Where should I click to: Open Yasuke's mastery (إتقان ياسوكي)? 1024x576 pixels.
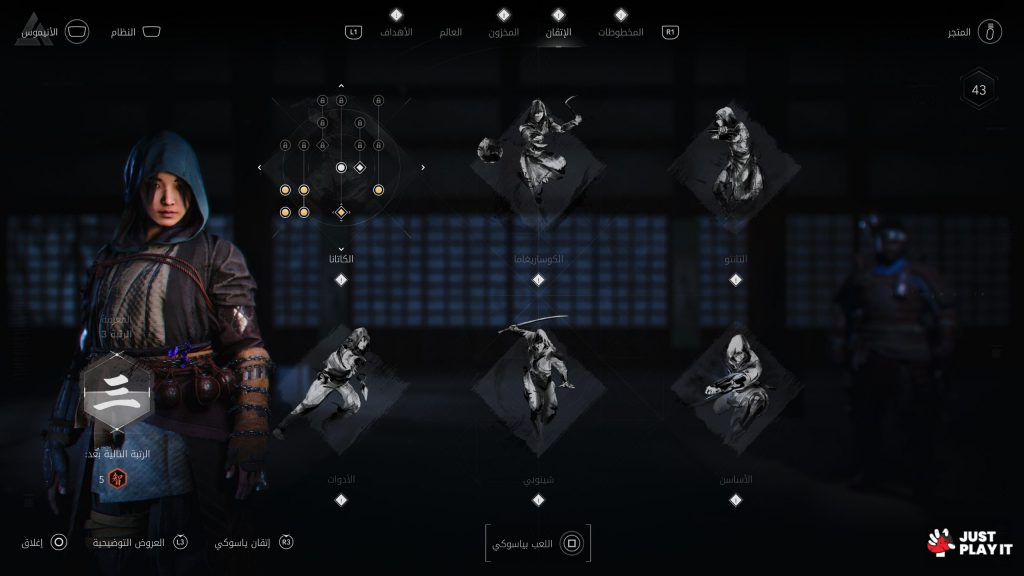coord(254,542)
